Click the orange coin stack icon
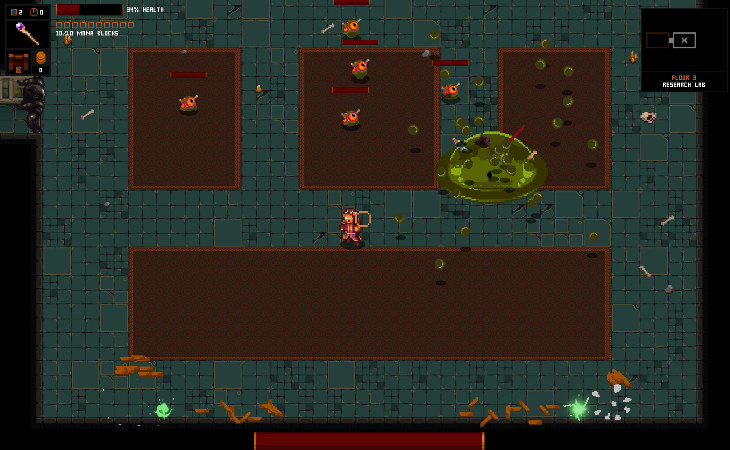The width and height of the screenshot is (730, 450). click(x=41, y=58)
